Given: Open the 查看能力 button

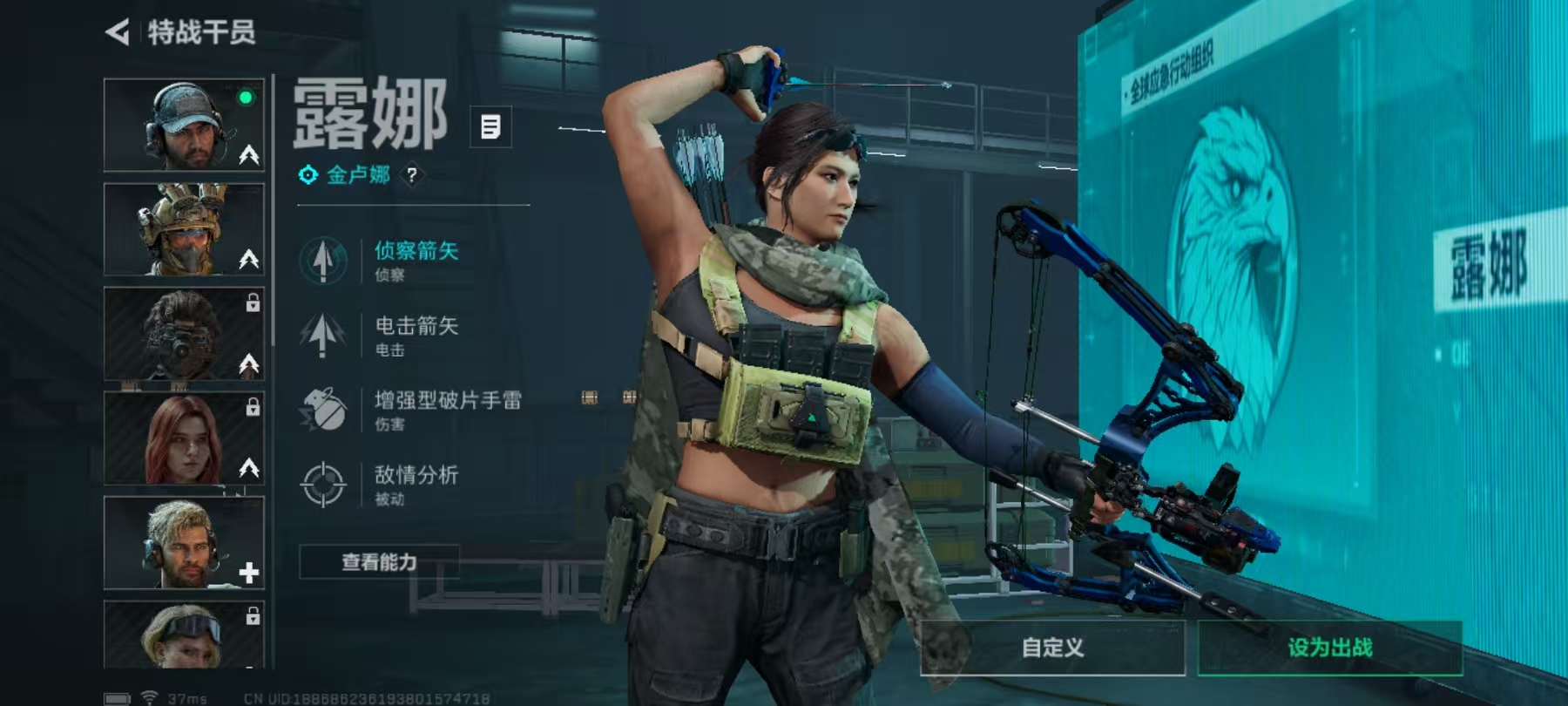Looking at the screenshot, I should click(x=379, y=562).
